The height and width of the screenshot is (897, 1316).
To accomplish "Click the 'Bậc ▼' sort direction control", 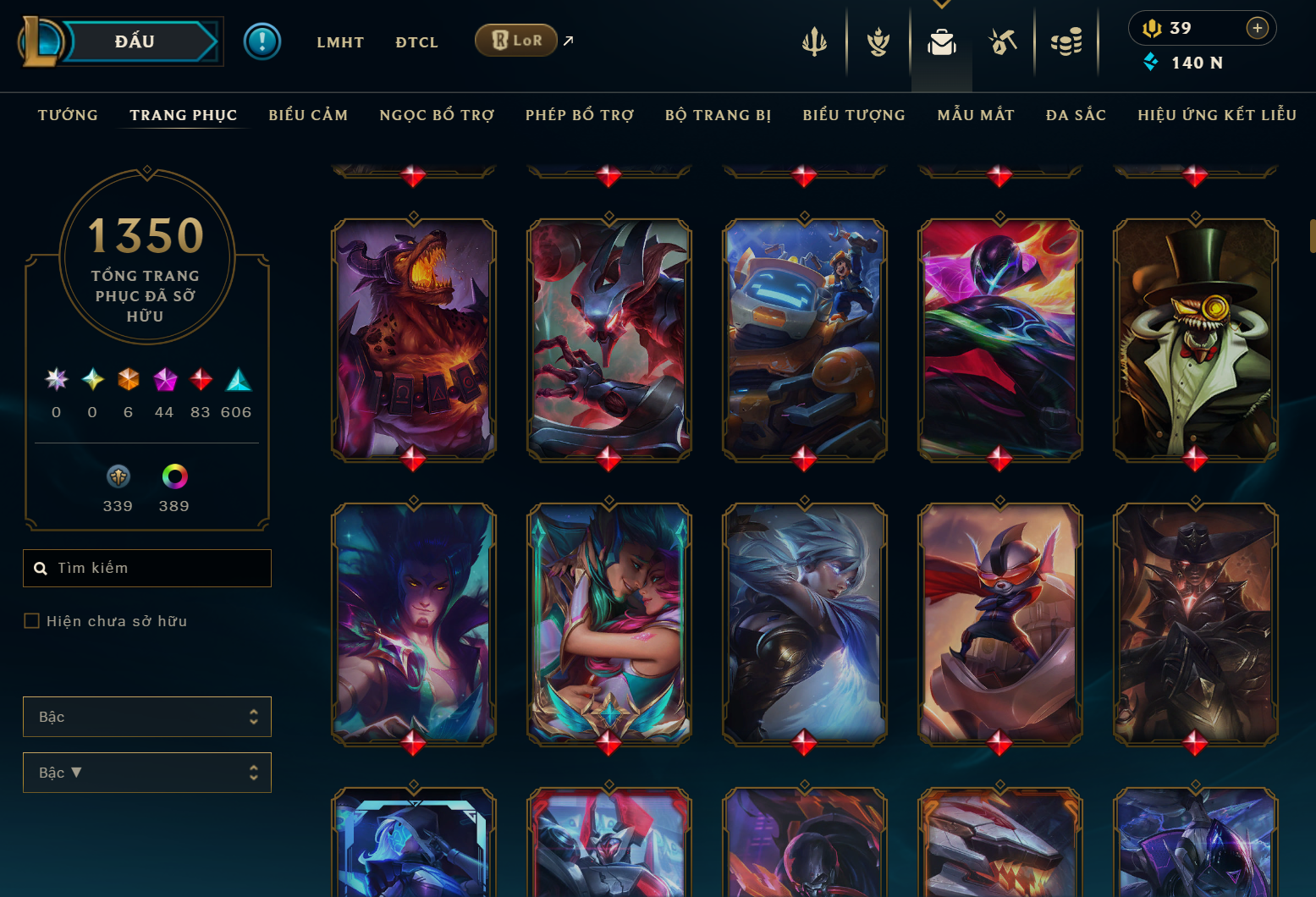I will click(x=146, y=772).
